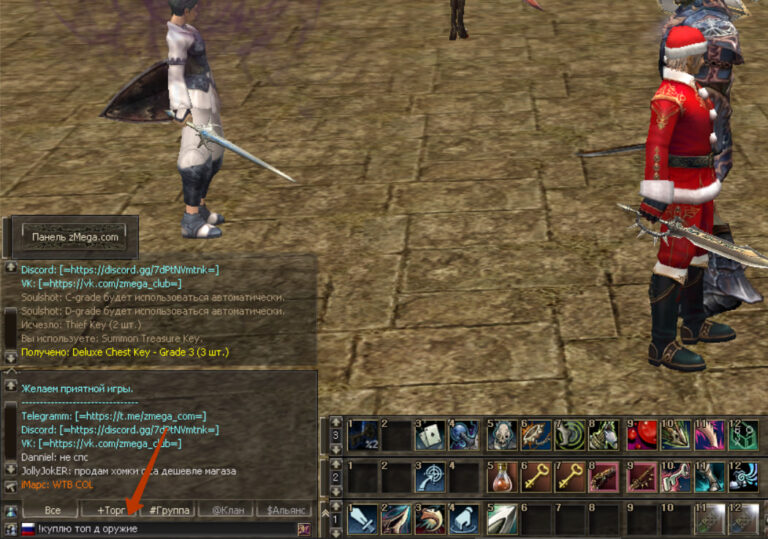Click the white glove action icon
768x539 pixels.
465,519
